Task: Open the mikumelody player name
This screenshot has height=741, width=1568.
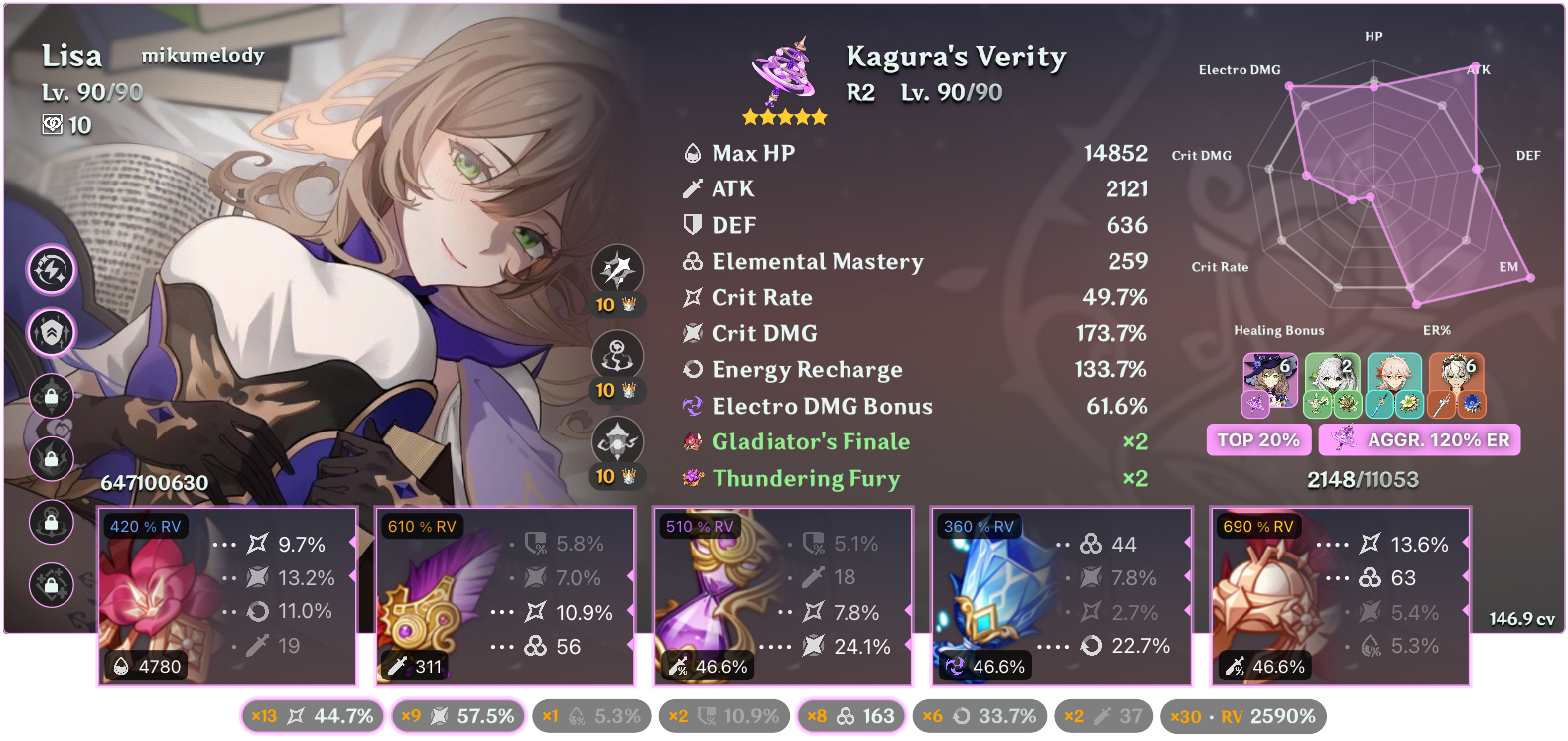Action: point(203,56)
